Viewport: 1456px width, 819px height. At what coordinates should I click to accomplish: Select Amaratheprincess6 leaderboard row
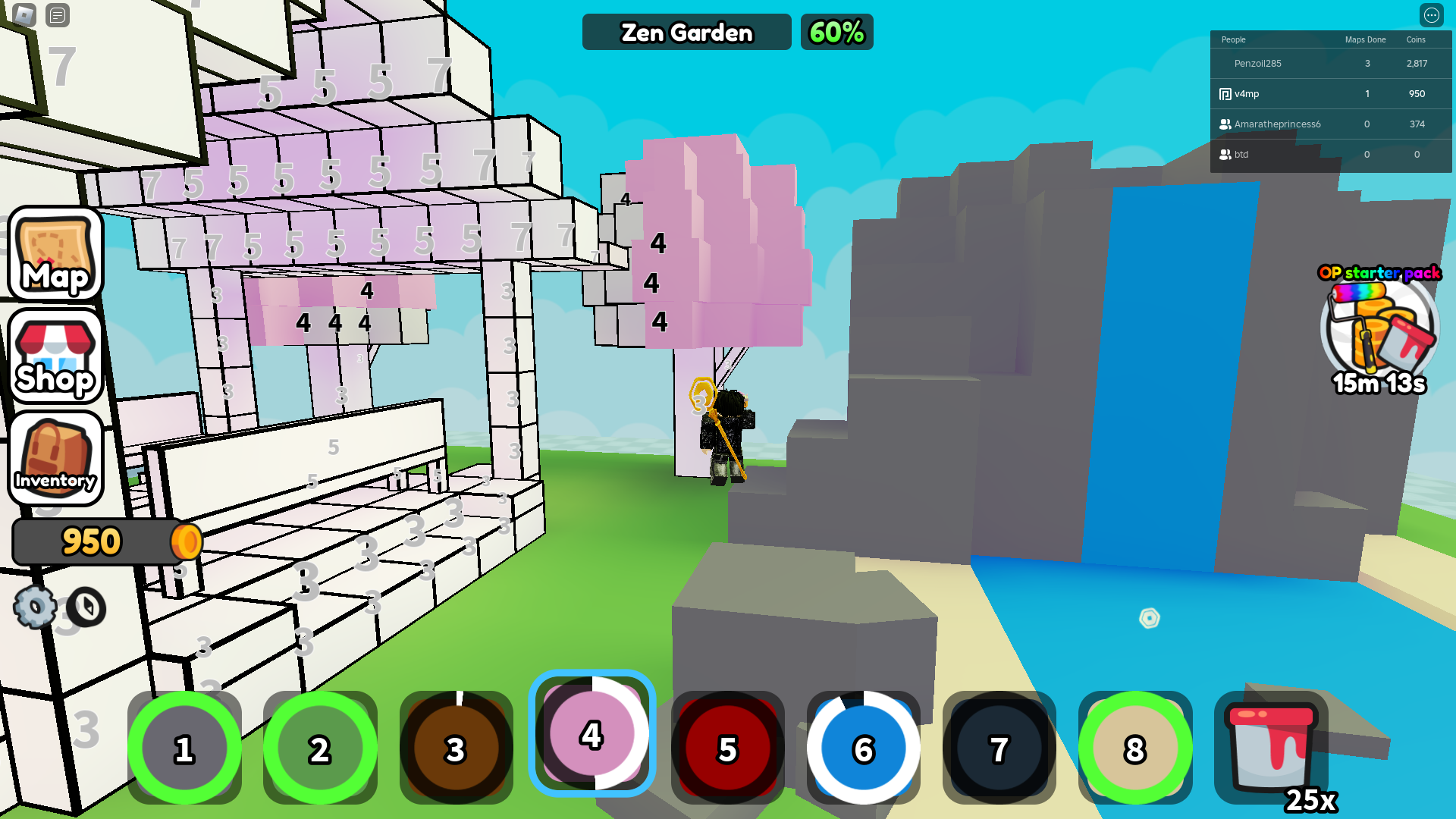1277,124
